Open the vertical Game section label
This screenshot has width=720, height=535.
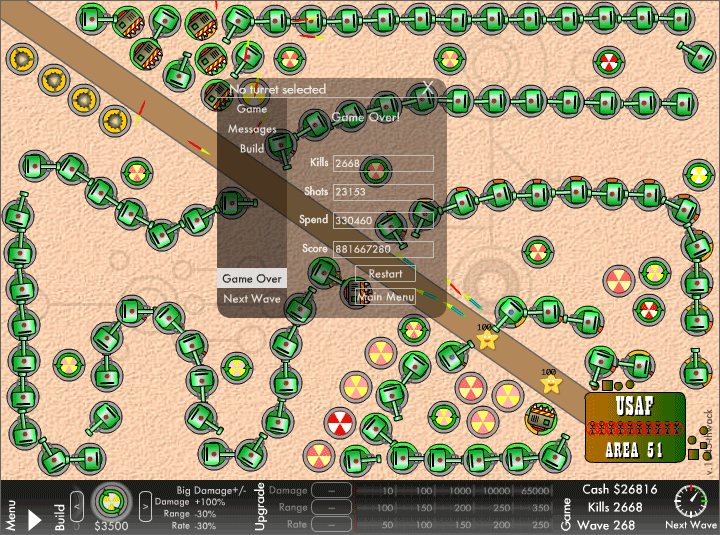[566, 508]
